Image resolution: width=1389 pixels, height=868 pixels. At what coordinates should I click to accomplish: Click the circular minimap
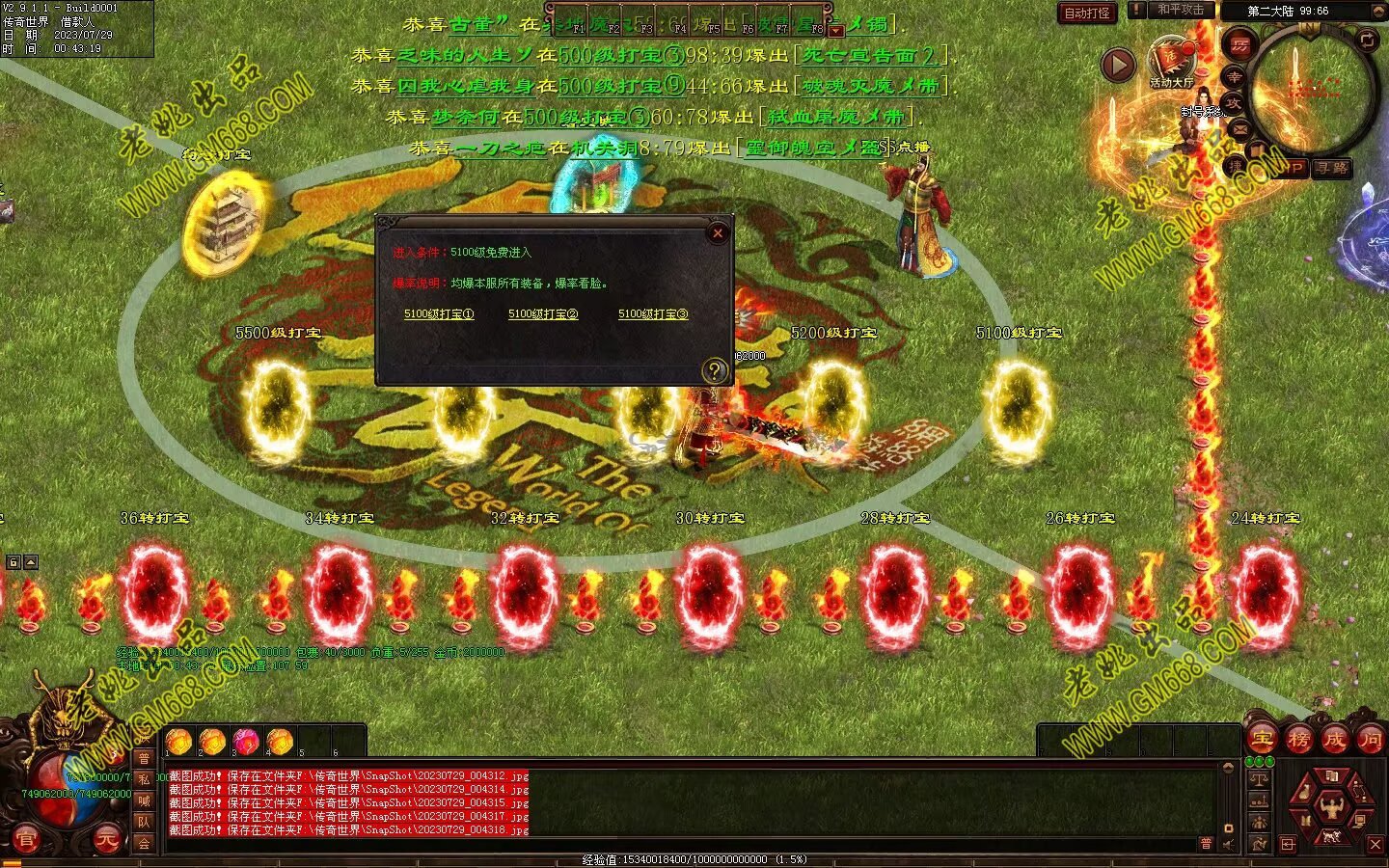pyautogui.click(x=1312, y=92)
